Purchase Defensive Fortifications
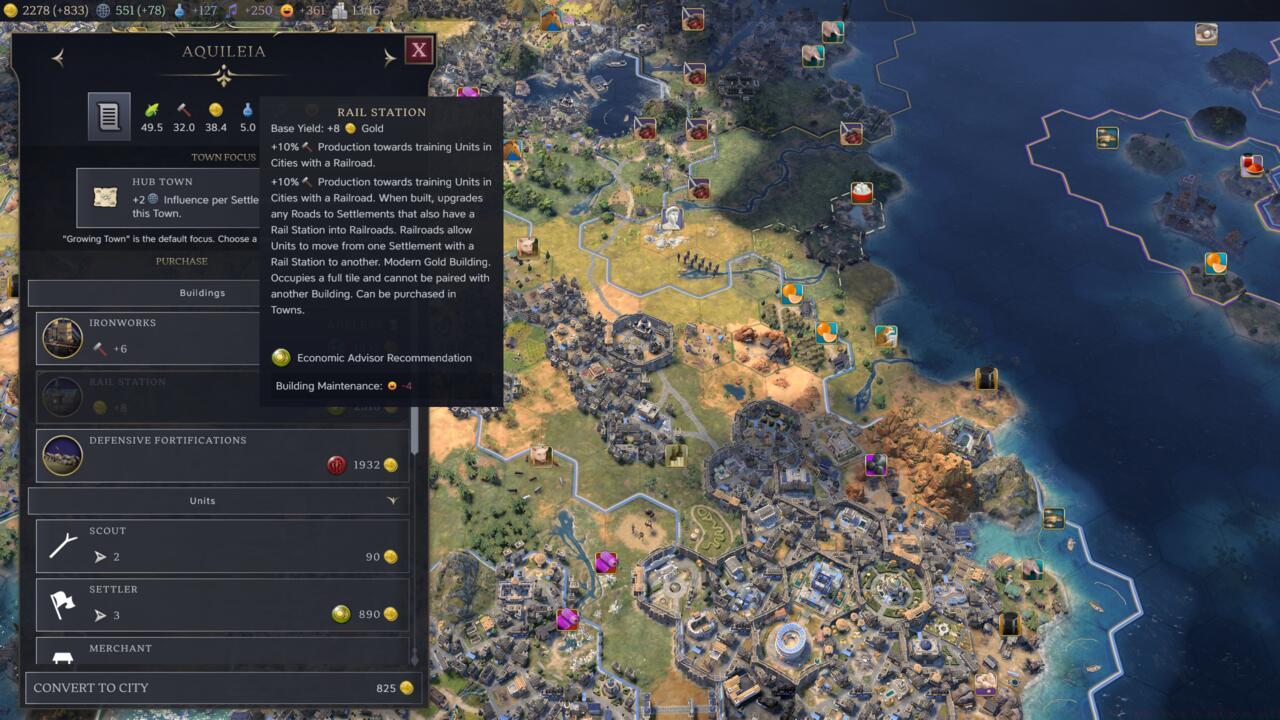The image size is (1280, 720). (222, 455)
